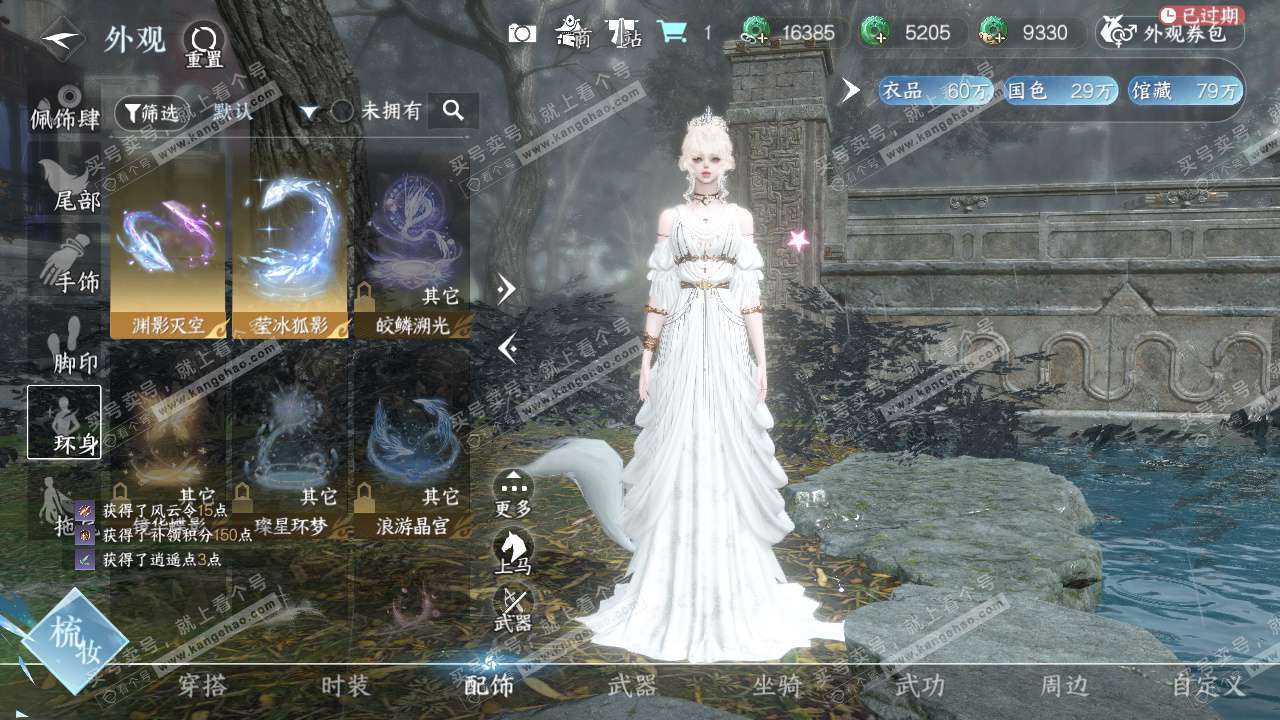Open the camera screenshot icon

click(522, 33)
